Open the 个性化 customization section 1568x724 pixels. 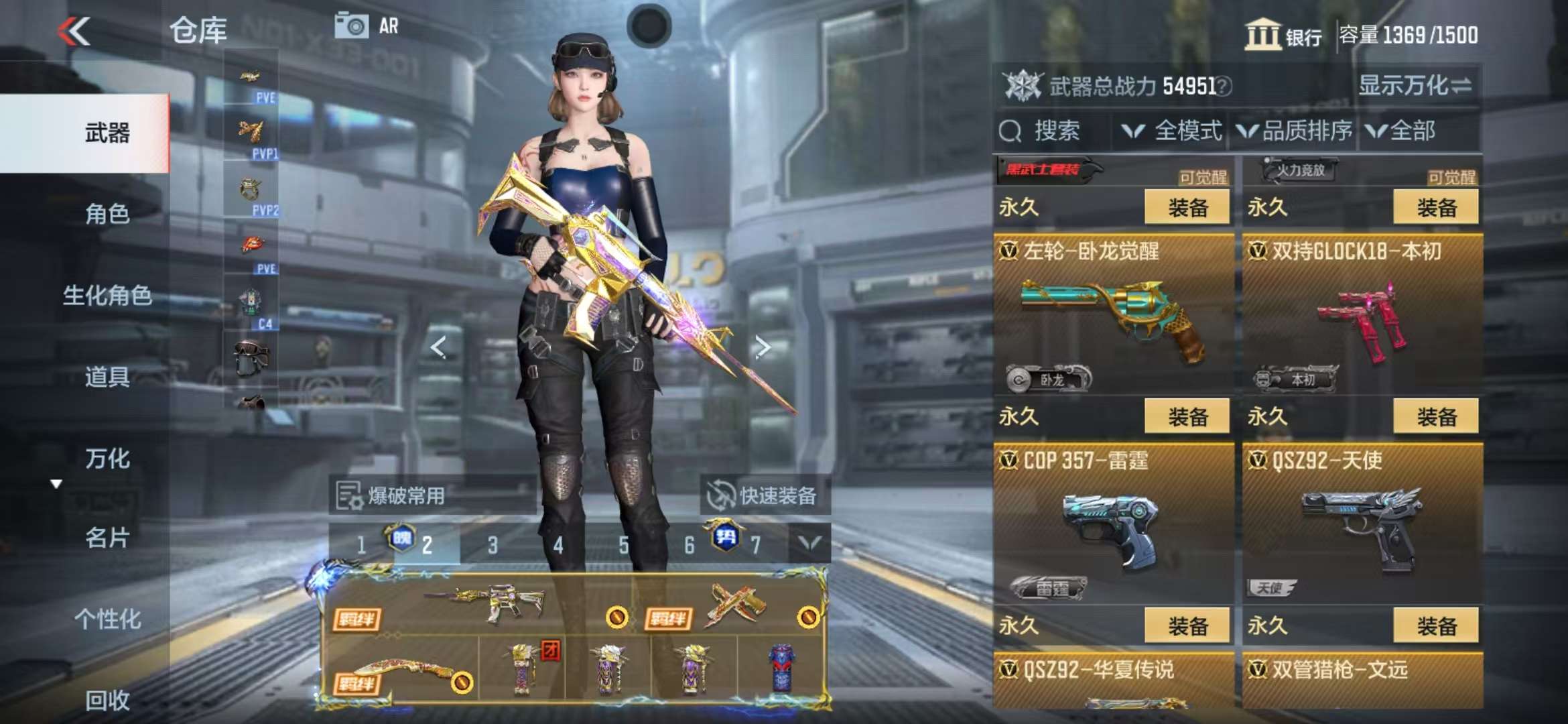point(107,619)
